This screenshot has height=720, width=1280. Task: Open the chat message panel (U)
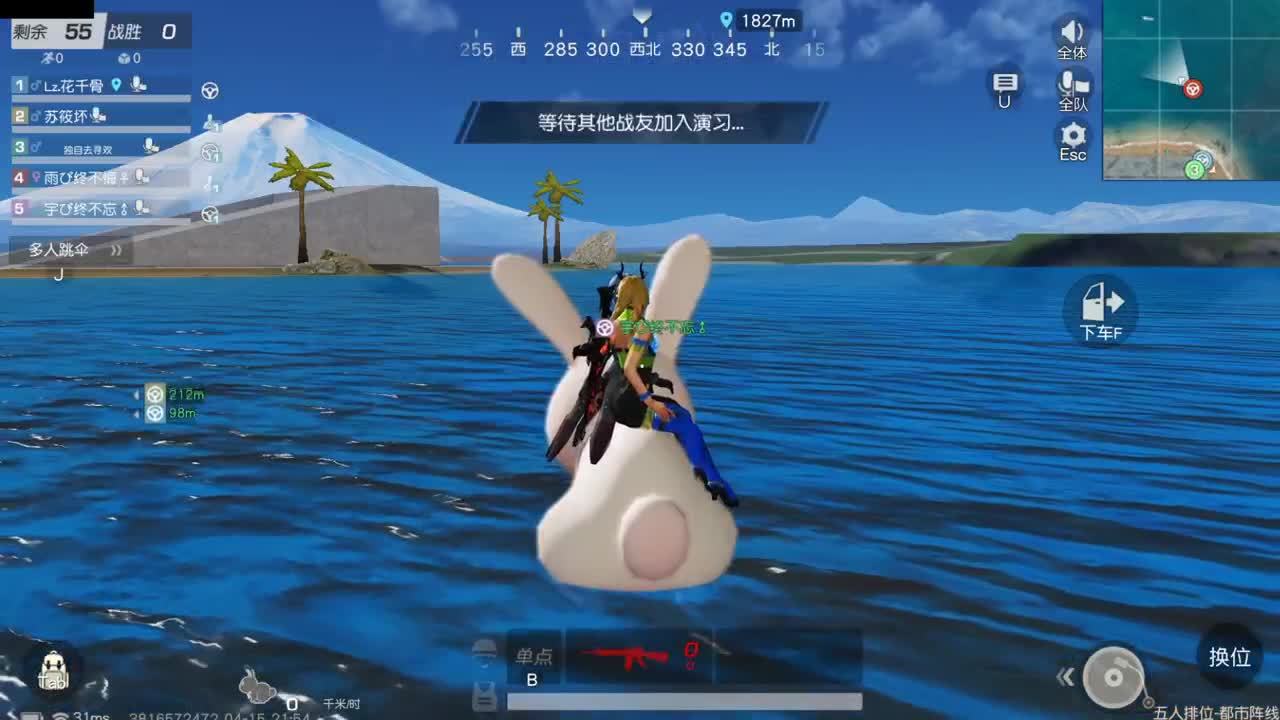1003,86
